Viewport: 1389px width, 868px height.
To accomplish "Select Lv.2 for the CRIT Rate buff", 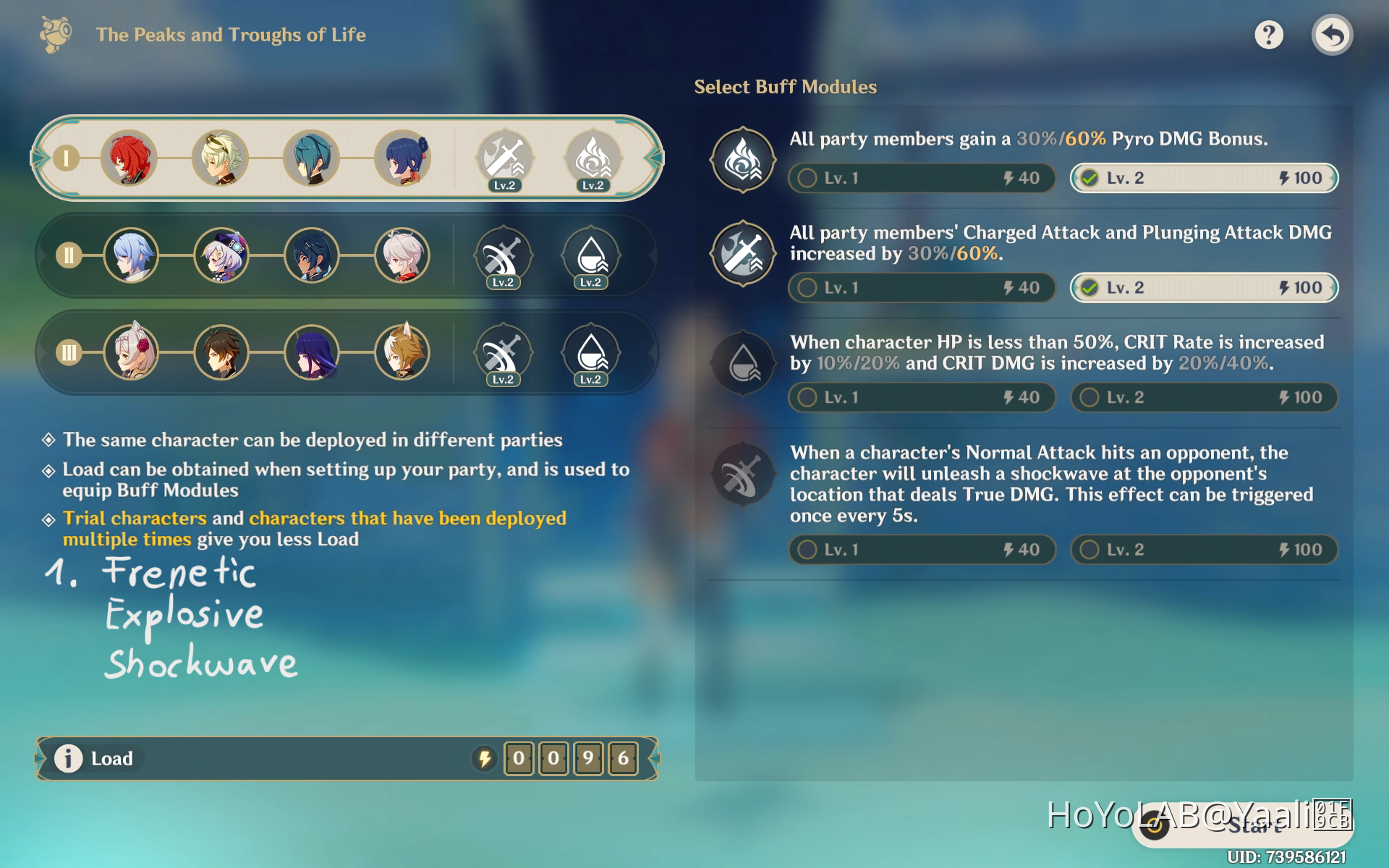I will [1202, 397].
